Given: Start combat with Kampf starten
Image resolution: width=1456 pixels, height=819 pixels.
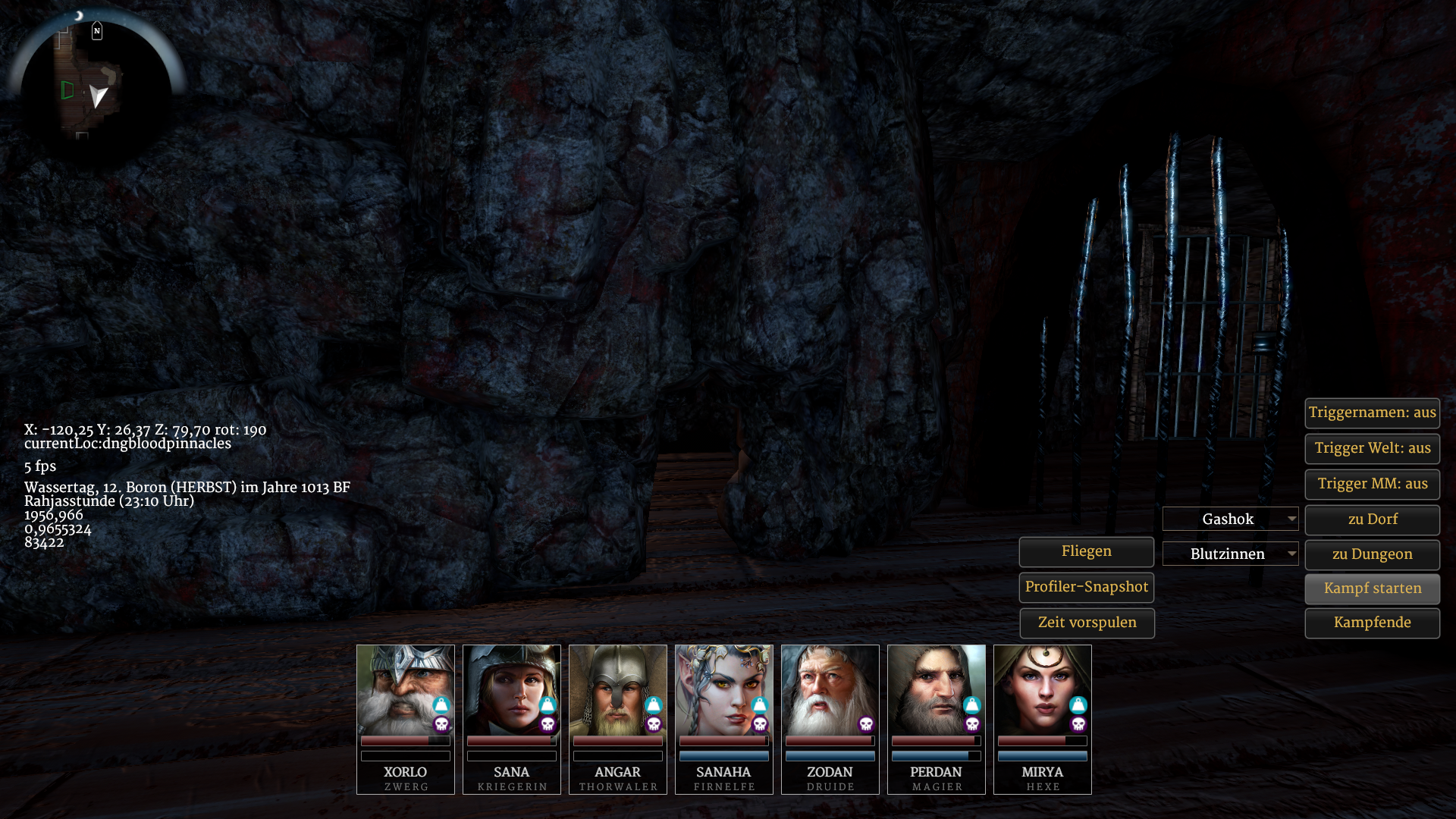Looking at the screenshot, I should pos(1372,588).
